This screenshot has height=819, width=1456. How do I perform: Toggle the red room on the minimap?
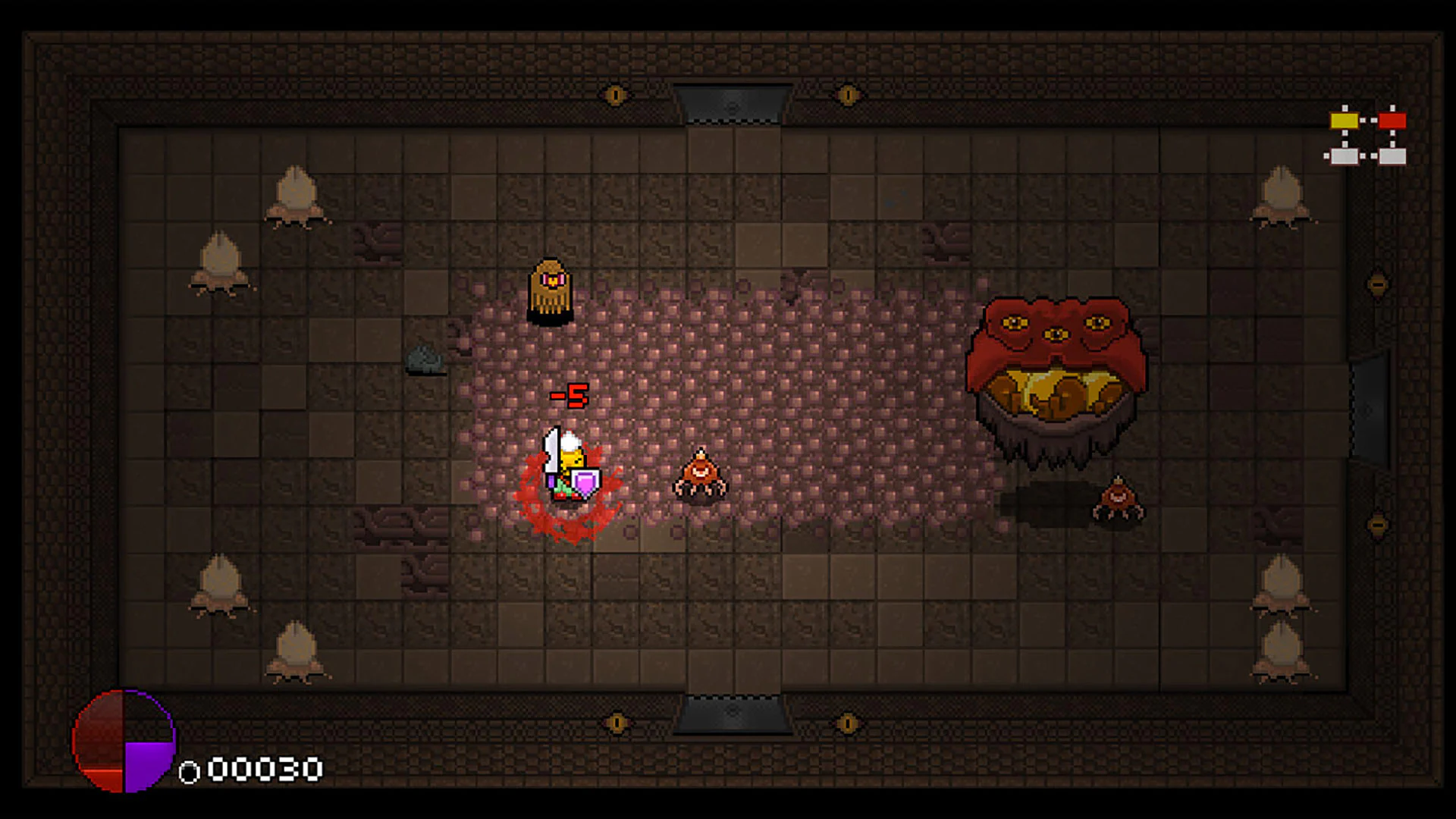1394,119
